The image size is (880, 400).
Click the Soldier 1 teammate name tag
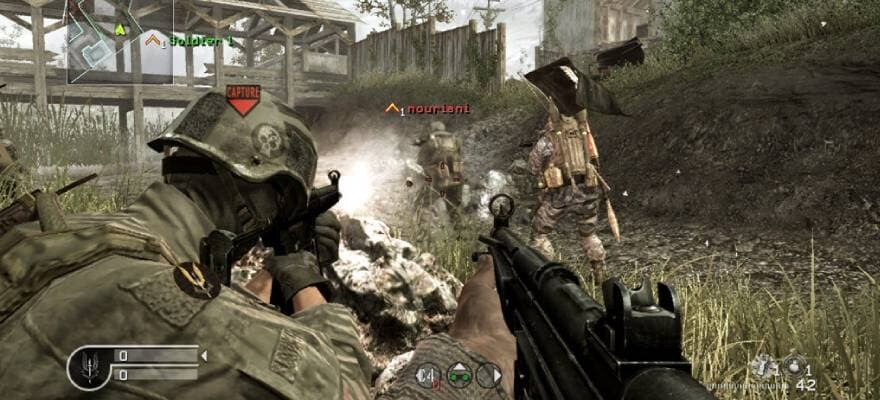[x=196, y=40]
